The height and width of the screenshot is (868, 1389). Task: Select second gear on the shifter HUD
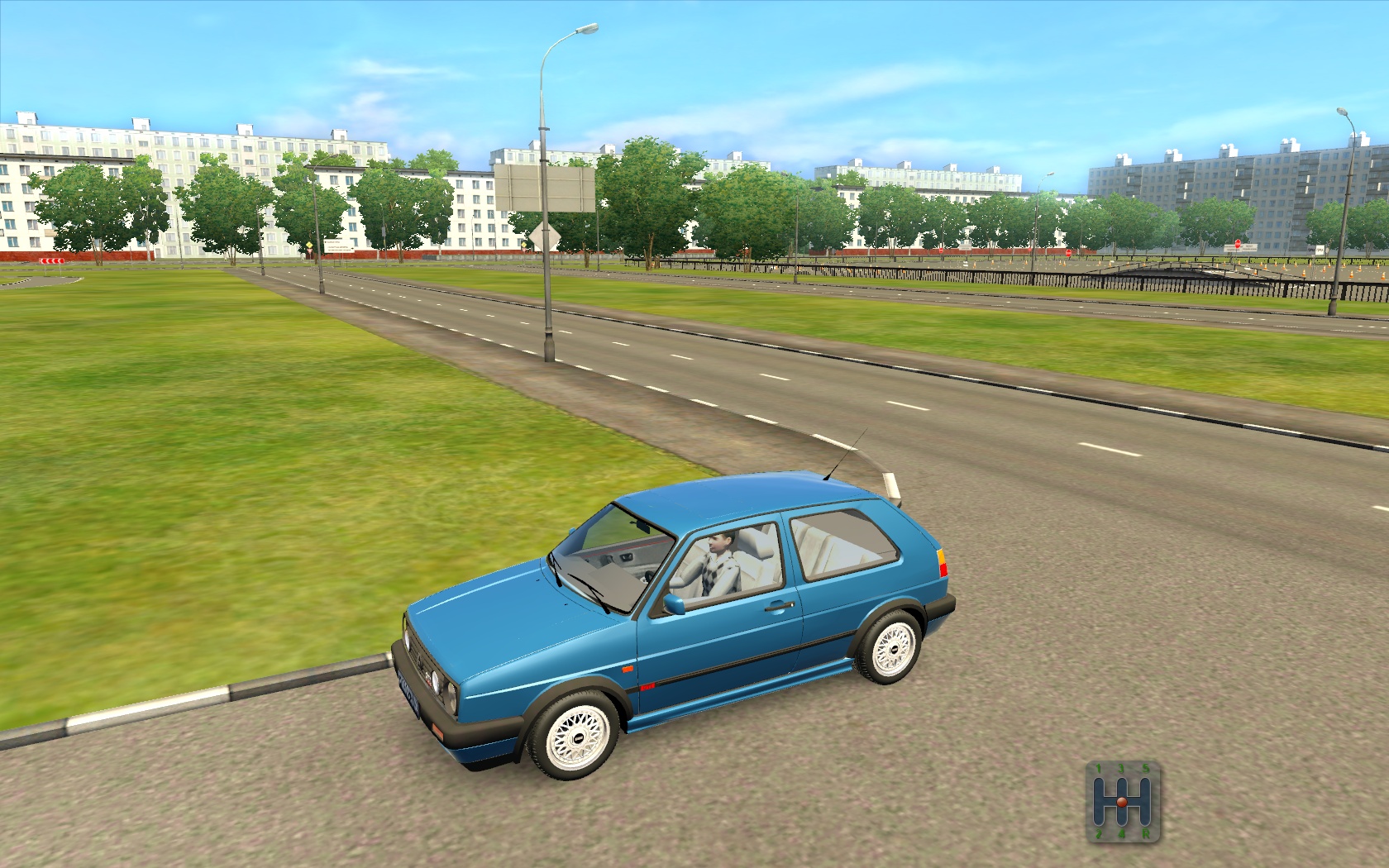click(1099, 820)
